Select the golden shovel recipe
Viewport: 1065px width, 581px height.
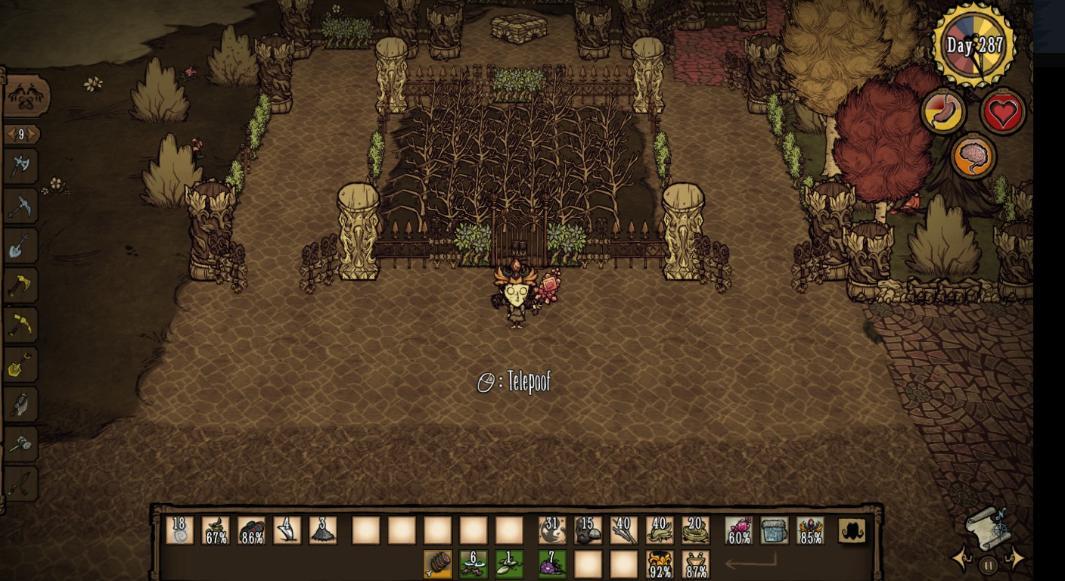(x=21, y=366)
